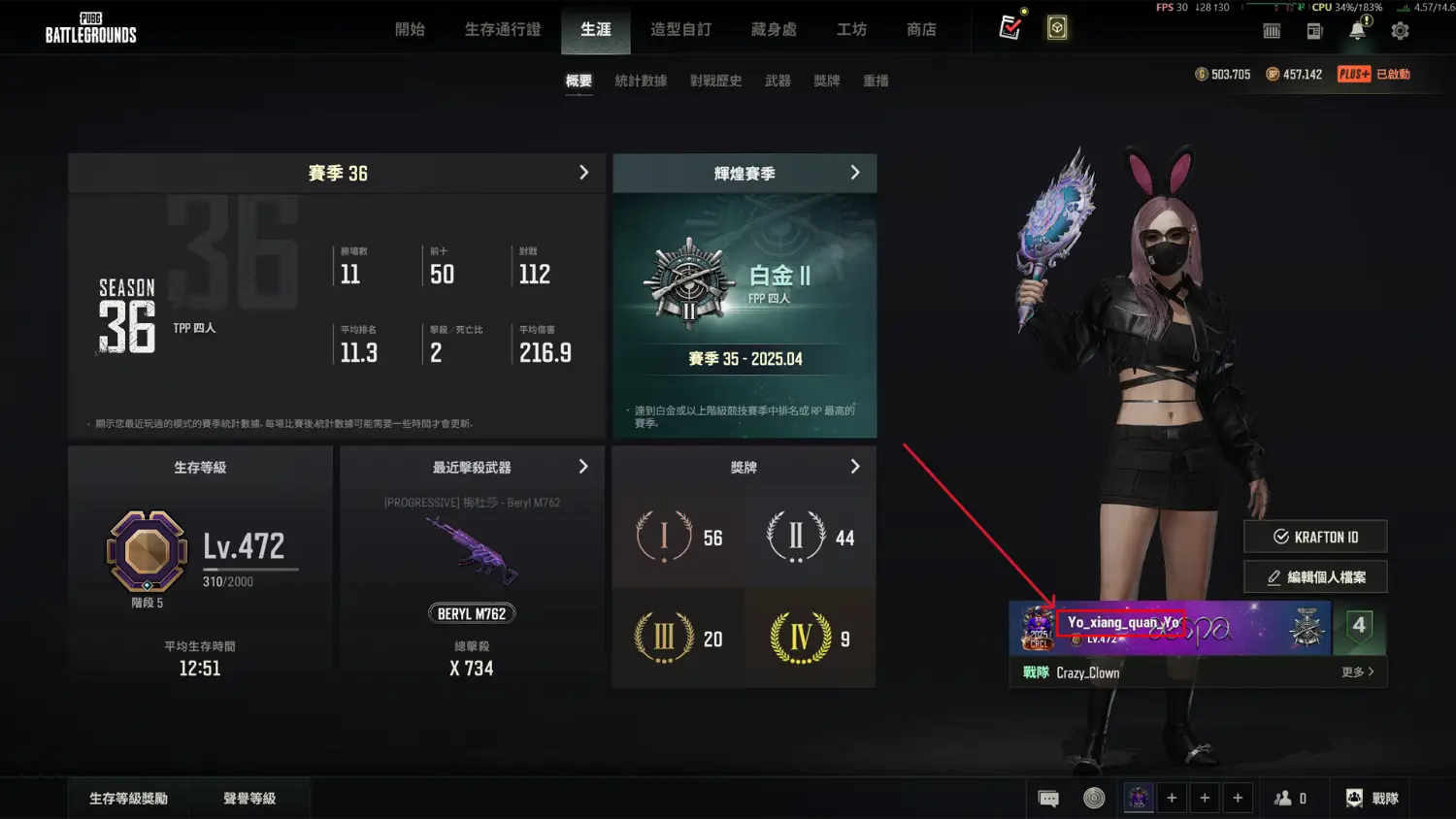Expand the Season 36 panel with its chevron
1456x819 pixels.
(x=583, y=173)
